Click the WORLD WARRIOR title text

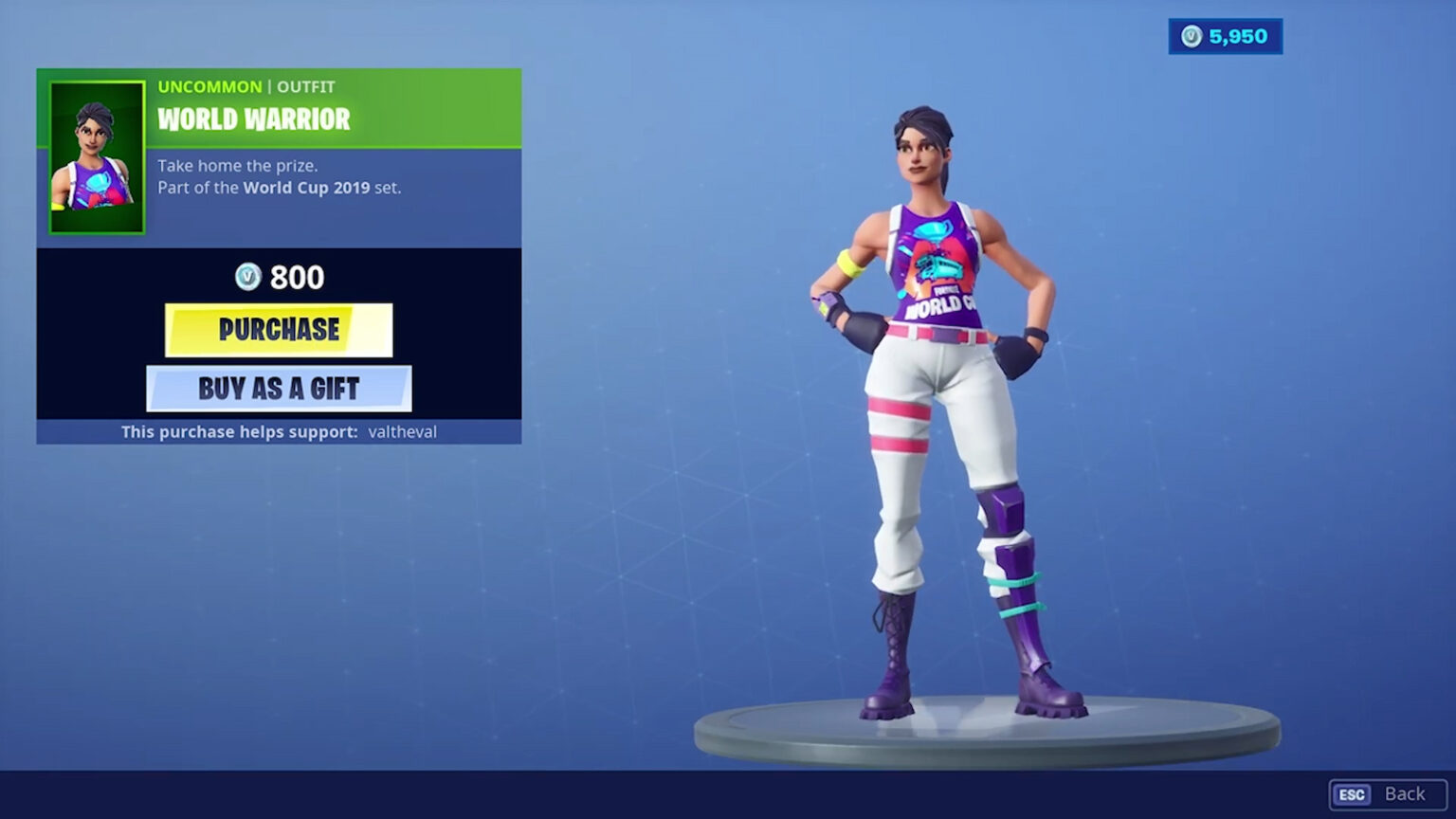252,120
